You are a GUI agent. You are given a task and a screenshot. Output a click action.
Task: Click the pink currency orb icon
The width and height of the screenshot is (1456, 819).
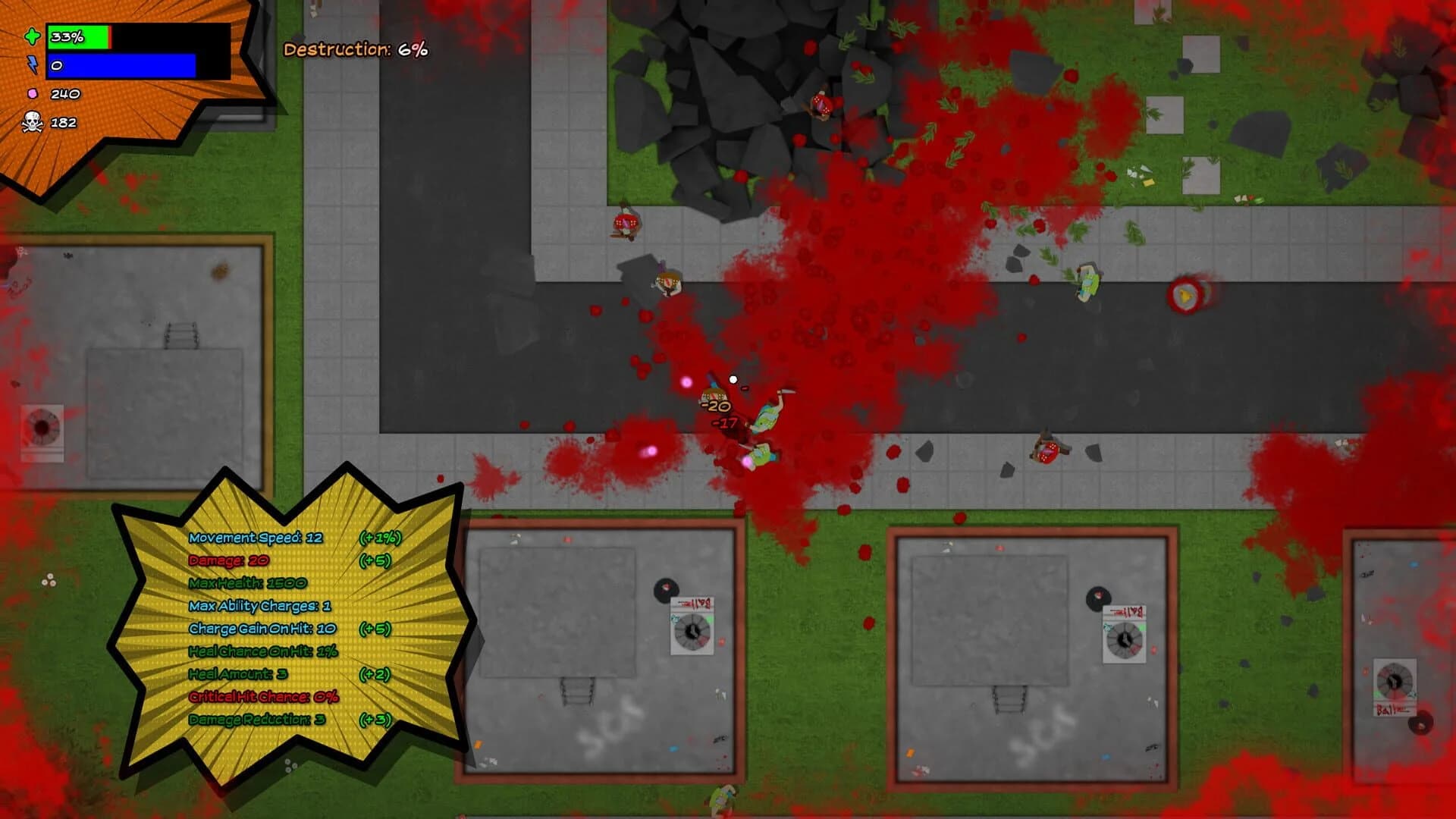[32, 93]
